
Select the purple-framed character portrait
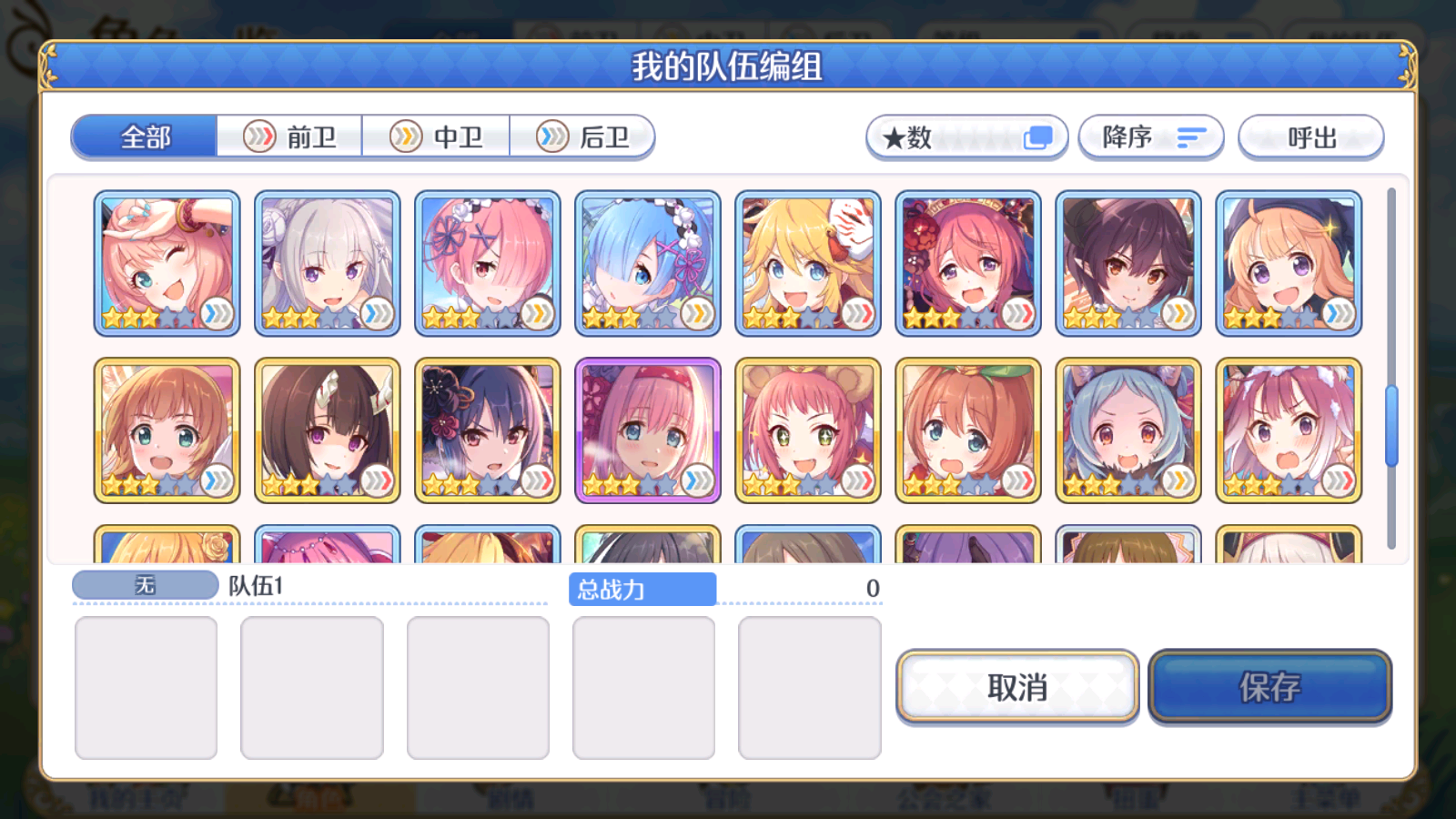[647, 428]
